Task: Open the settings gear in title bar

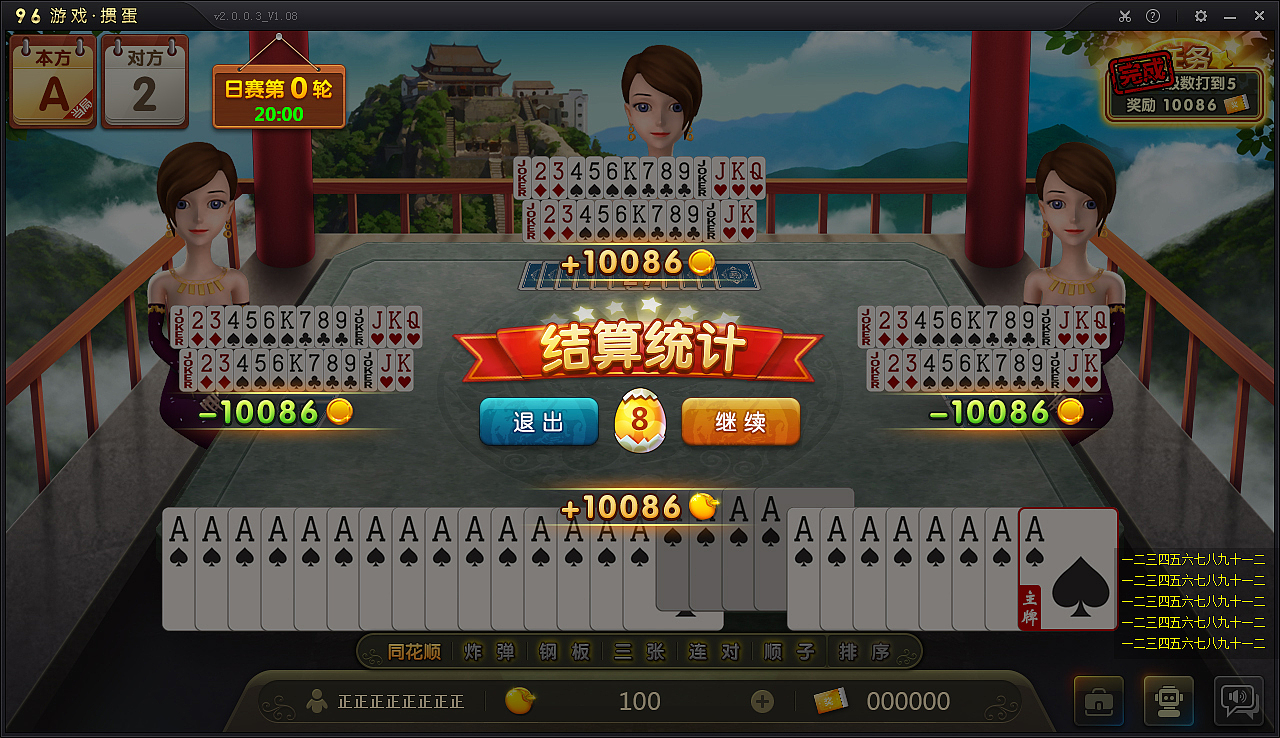Action: coord(1199,16)
